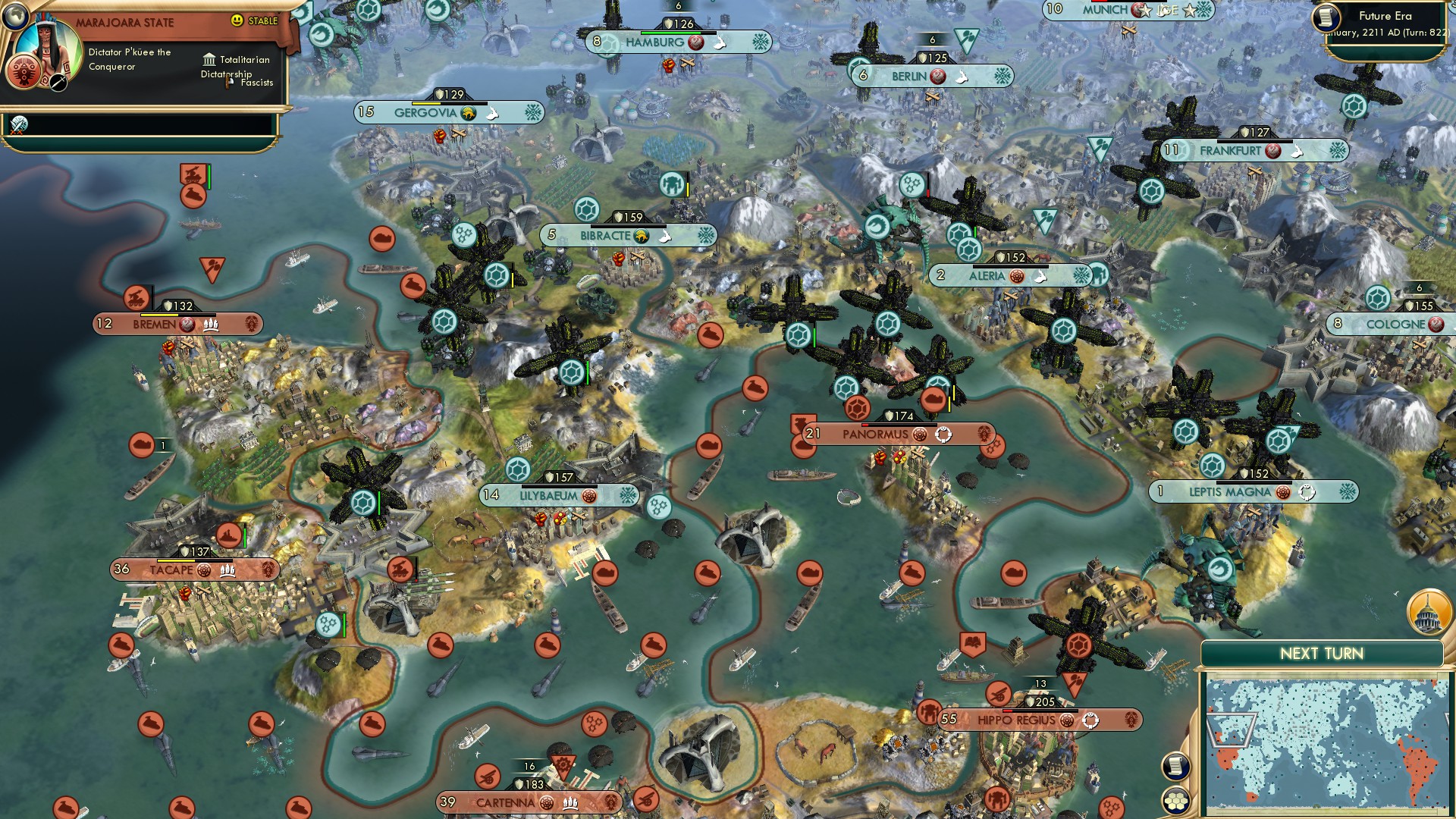Click the globe icon above the leader portrait

[14, 14]
